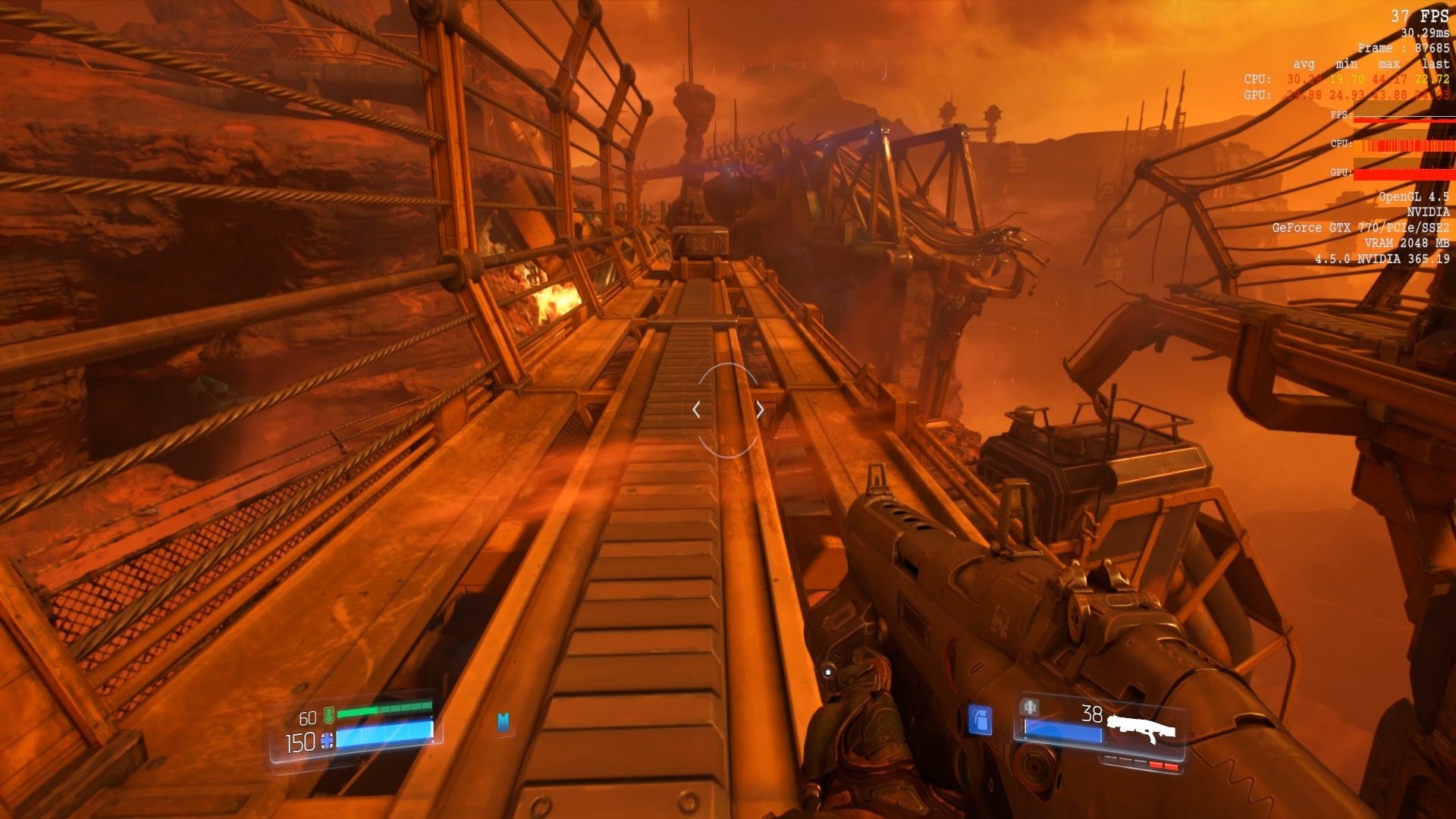
Task: Open the right weapon wheel chevron
Action: coord(759,409)
